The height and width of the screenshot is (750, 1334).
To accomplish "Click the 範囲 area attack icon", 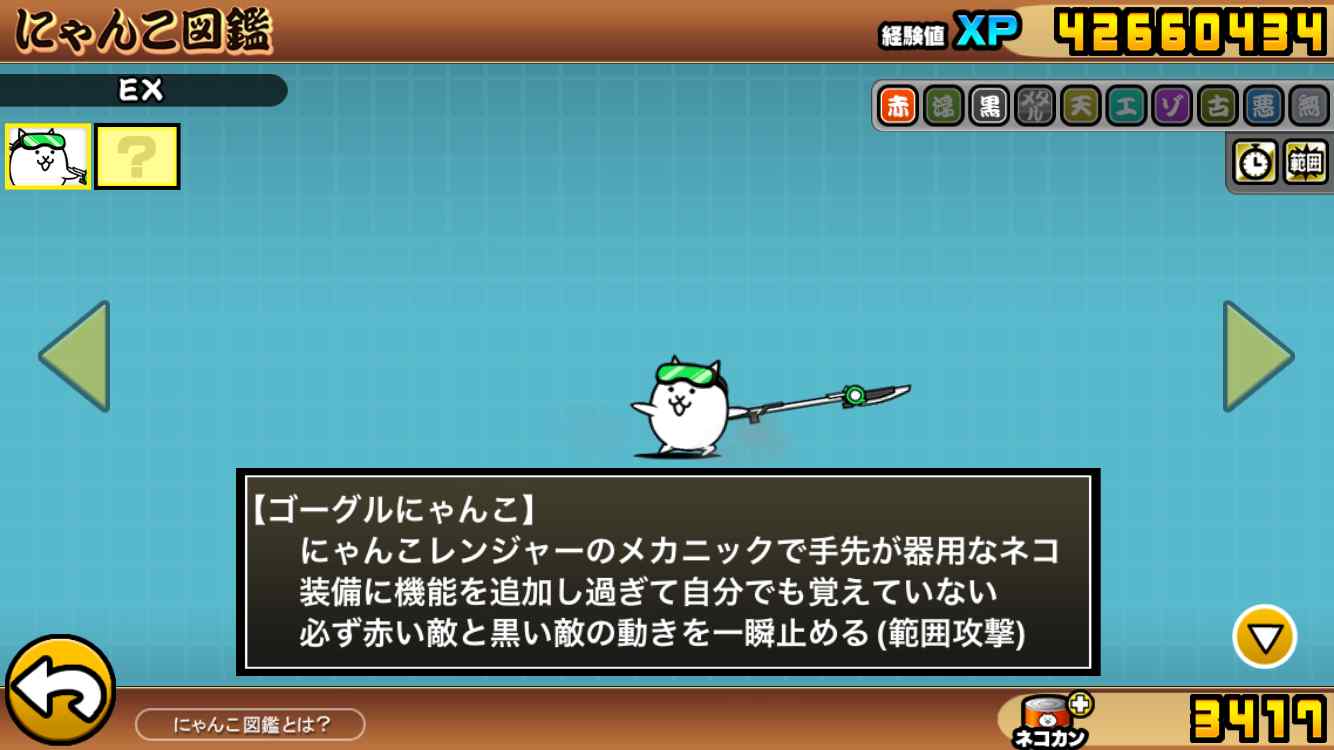I will click(1304, 162).
